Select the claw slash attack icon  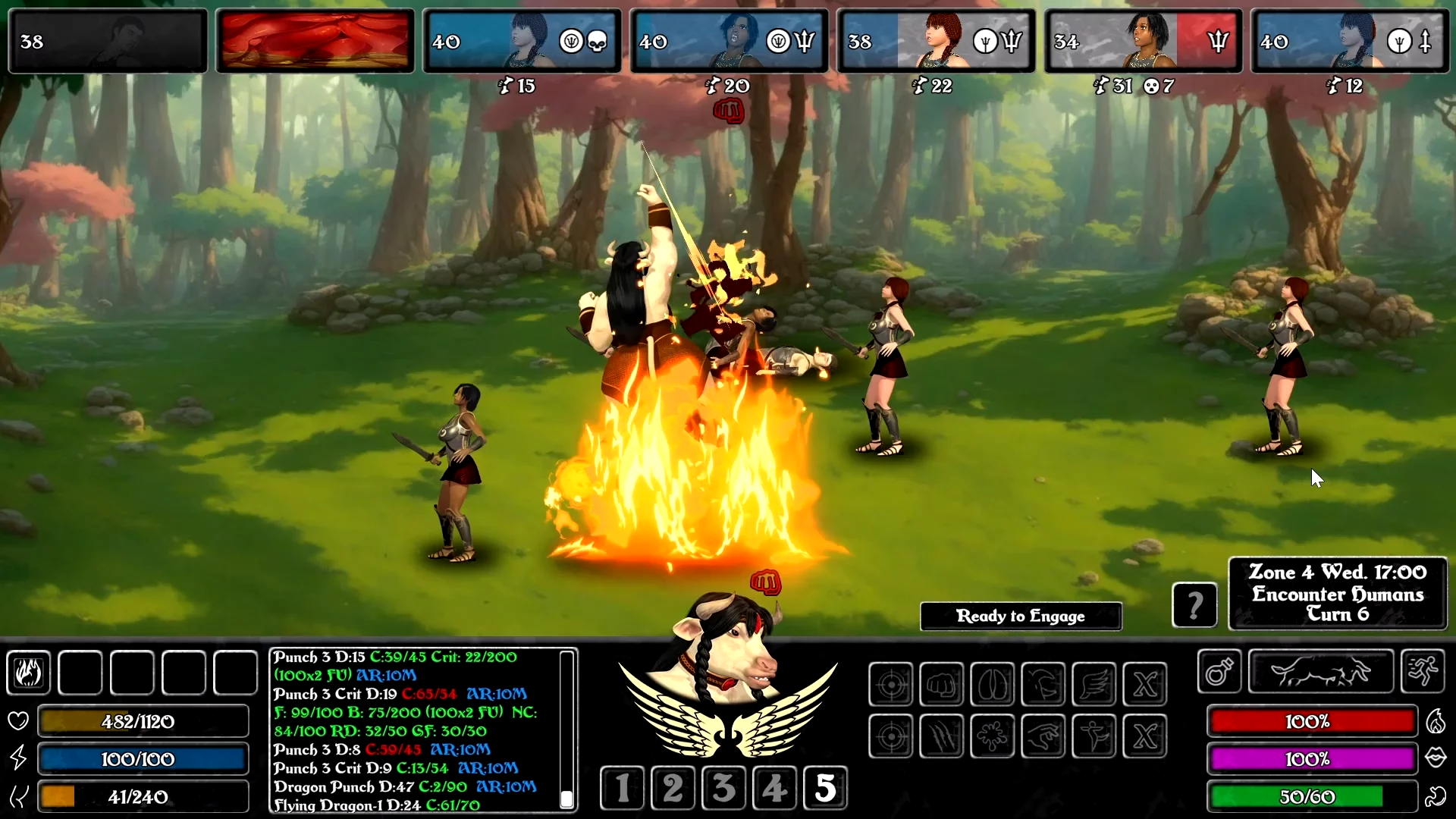tap(942, 736)
